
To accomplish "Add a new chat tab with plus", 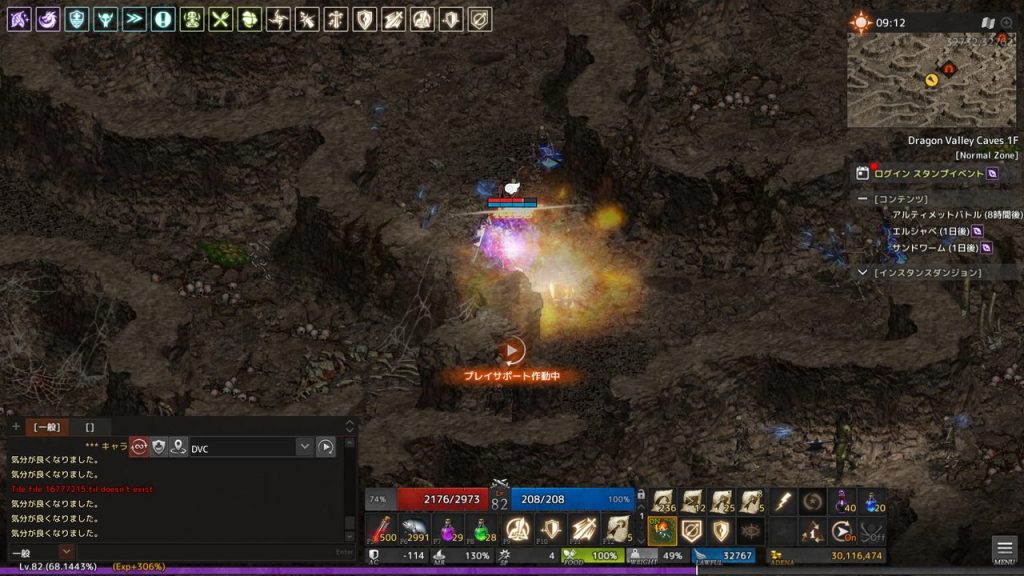I will pyautogui.click(x=15, y=427).
